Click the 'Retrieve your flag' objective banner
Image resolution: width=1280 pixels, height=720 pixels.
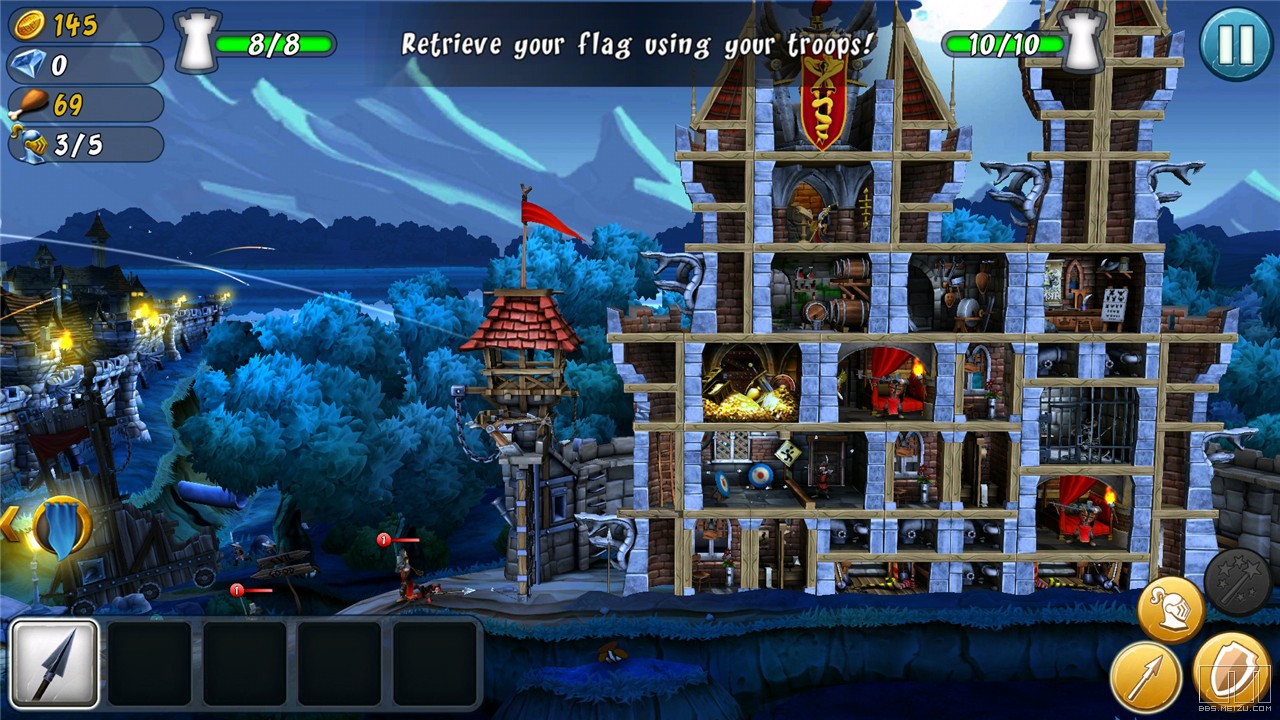tap(637, 42)
